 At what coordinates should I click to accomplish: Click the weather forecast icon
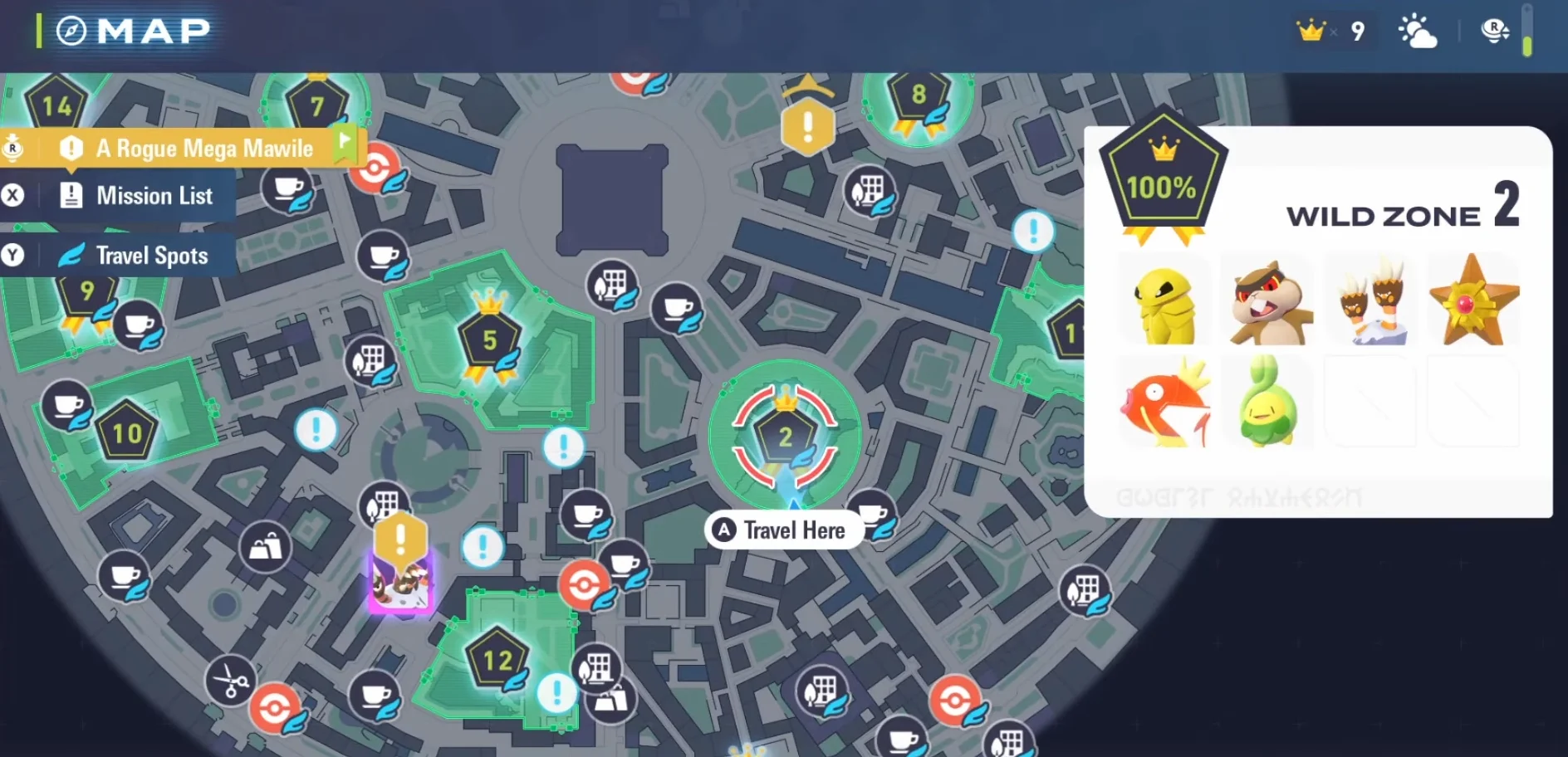coord(1420,32)
